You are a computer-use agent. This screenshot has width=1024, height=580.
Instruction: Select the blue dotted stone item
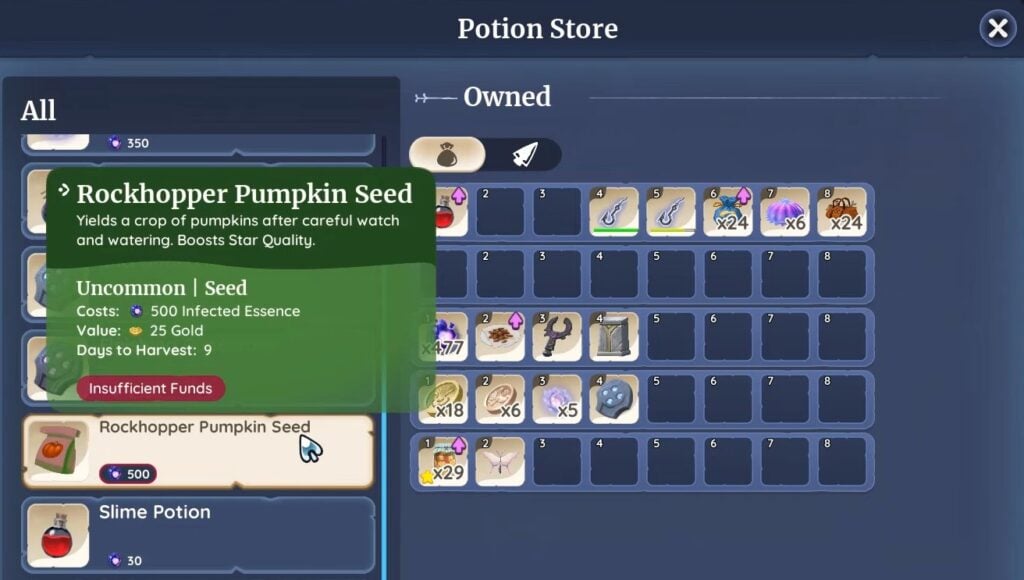614,398
